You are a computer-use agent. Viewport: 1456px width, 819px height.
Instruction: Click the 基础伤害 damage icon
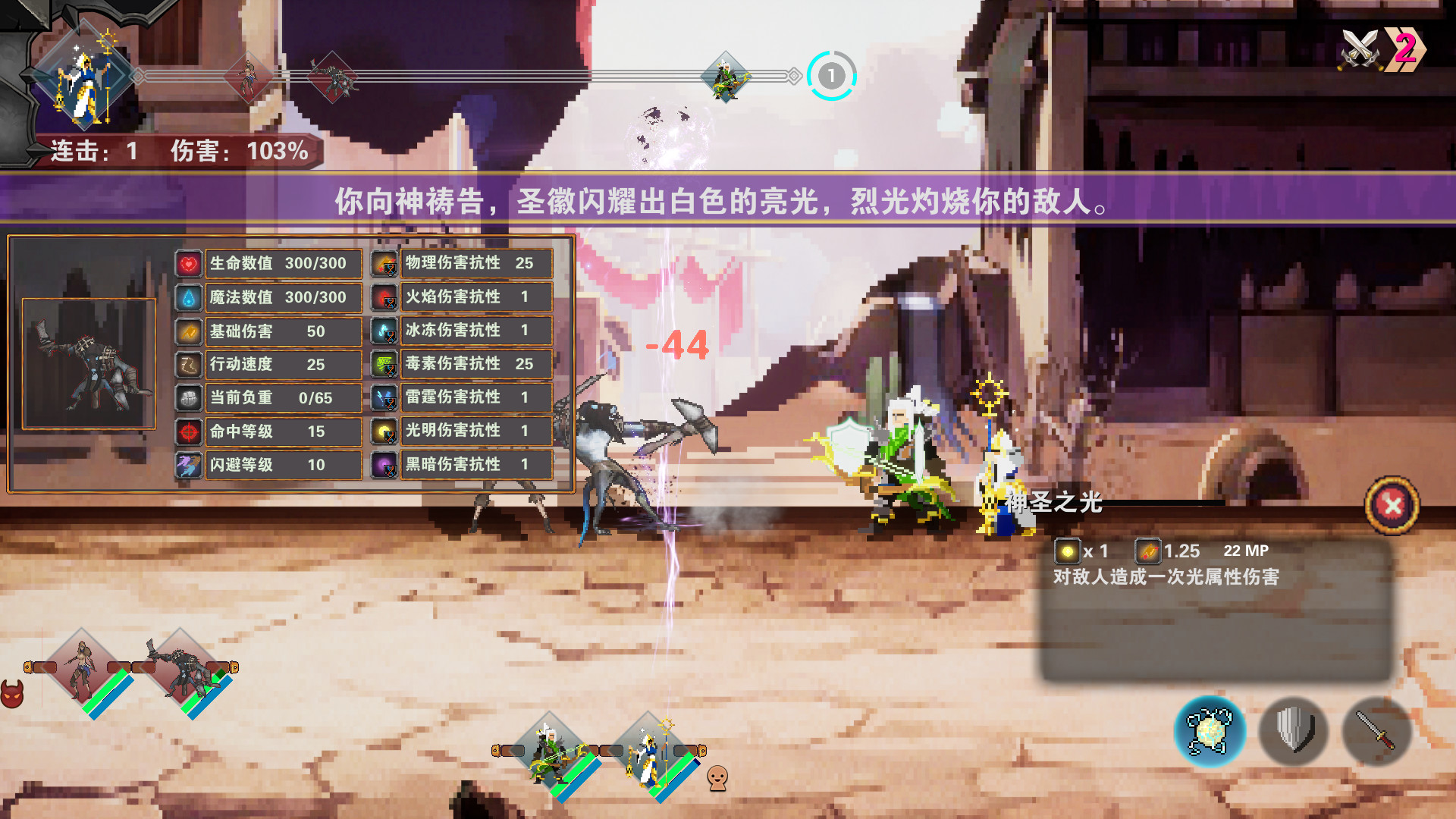[x=187, y=331]
